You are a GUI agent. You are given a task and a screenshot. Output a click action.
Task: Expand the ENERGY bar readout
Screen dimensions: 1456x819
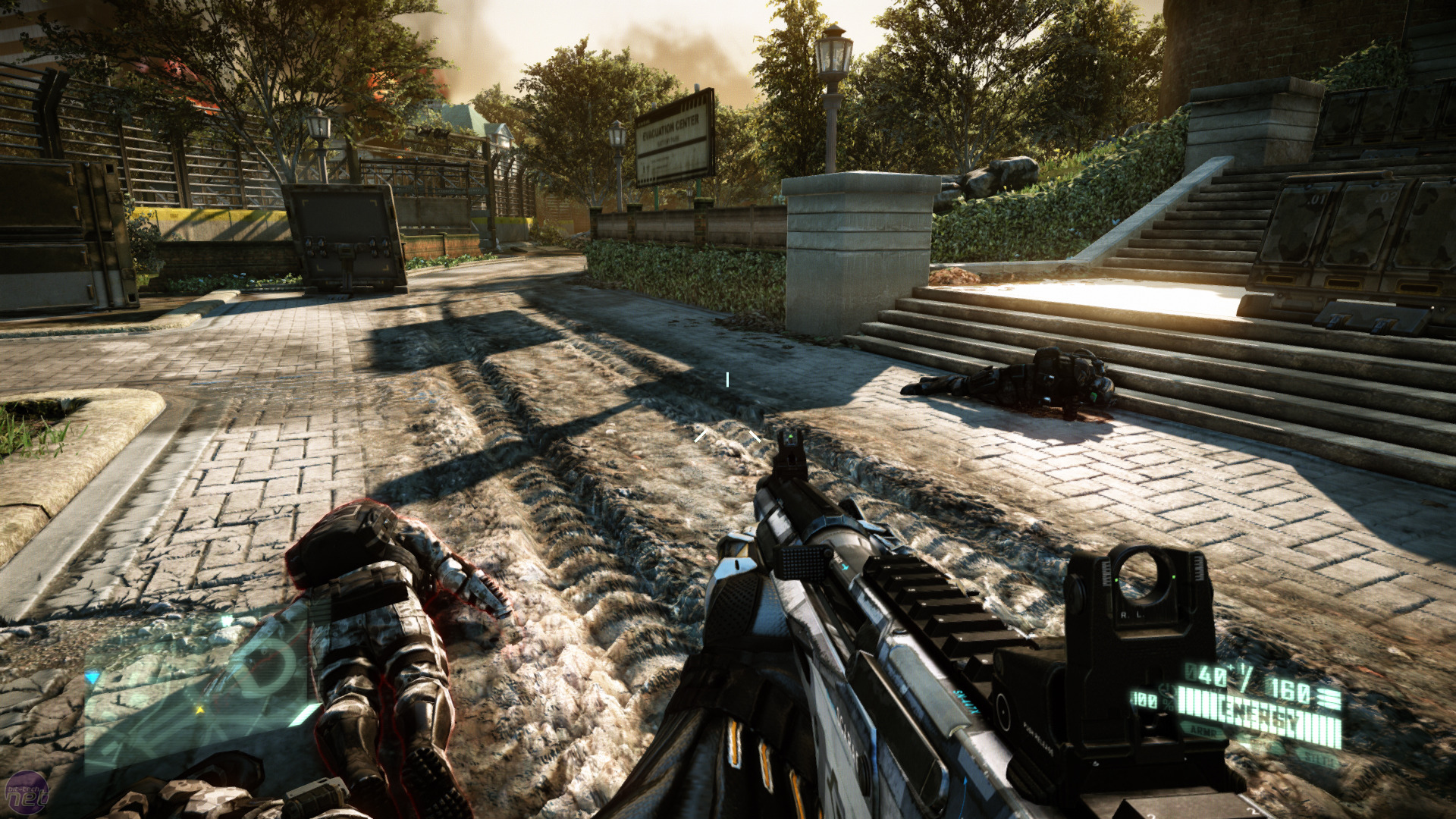point(1260,714)
